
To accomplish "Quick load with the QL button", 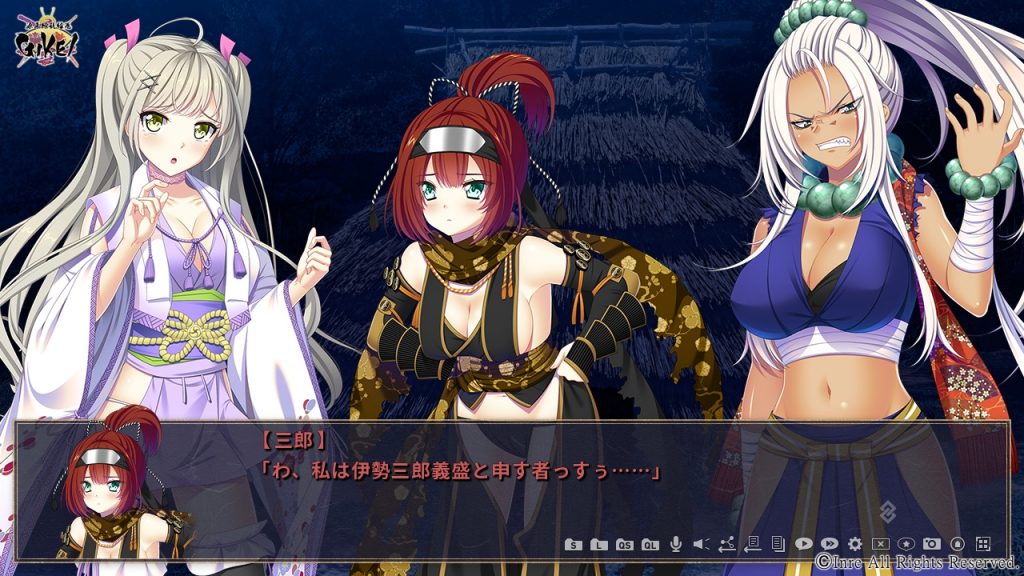I will (649, 544).
